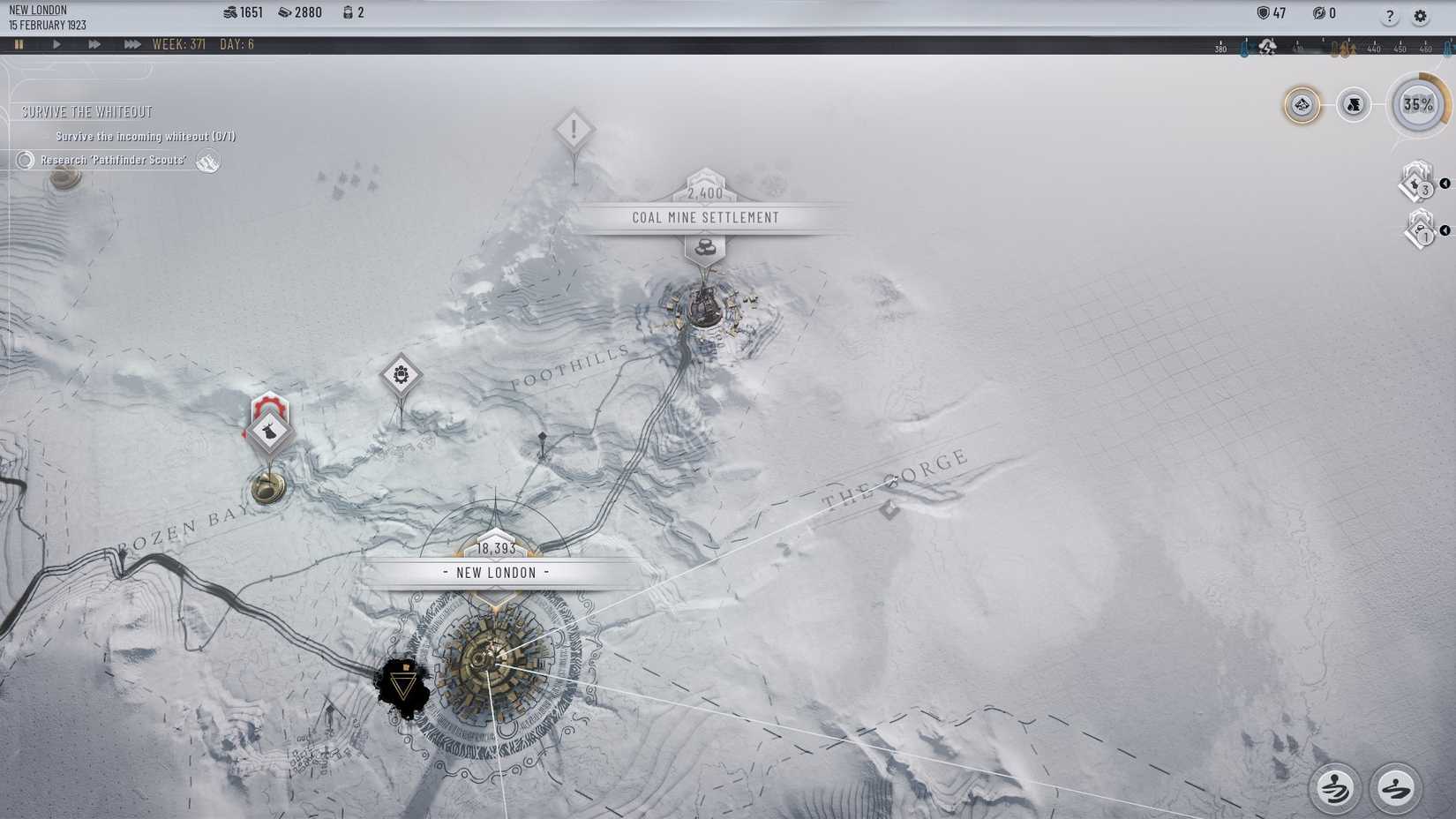The height and width of the screenshot is (819, 1456).
Task: Click the New London settlement banner
Action: (494, 572)
